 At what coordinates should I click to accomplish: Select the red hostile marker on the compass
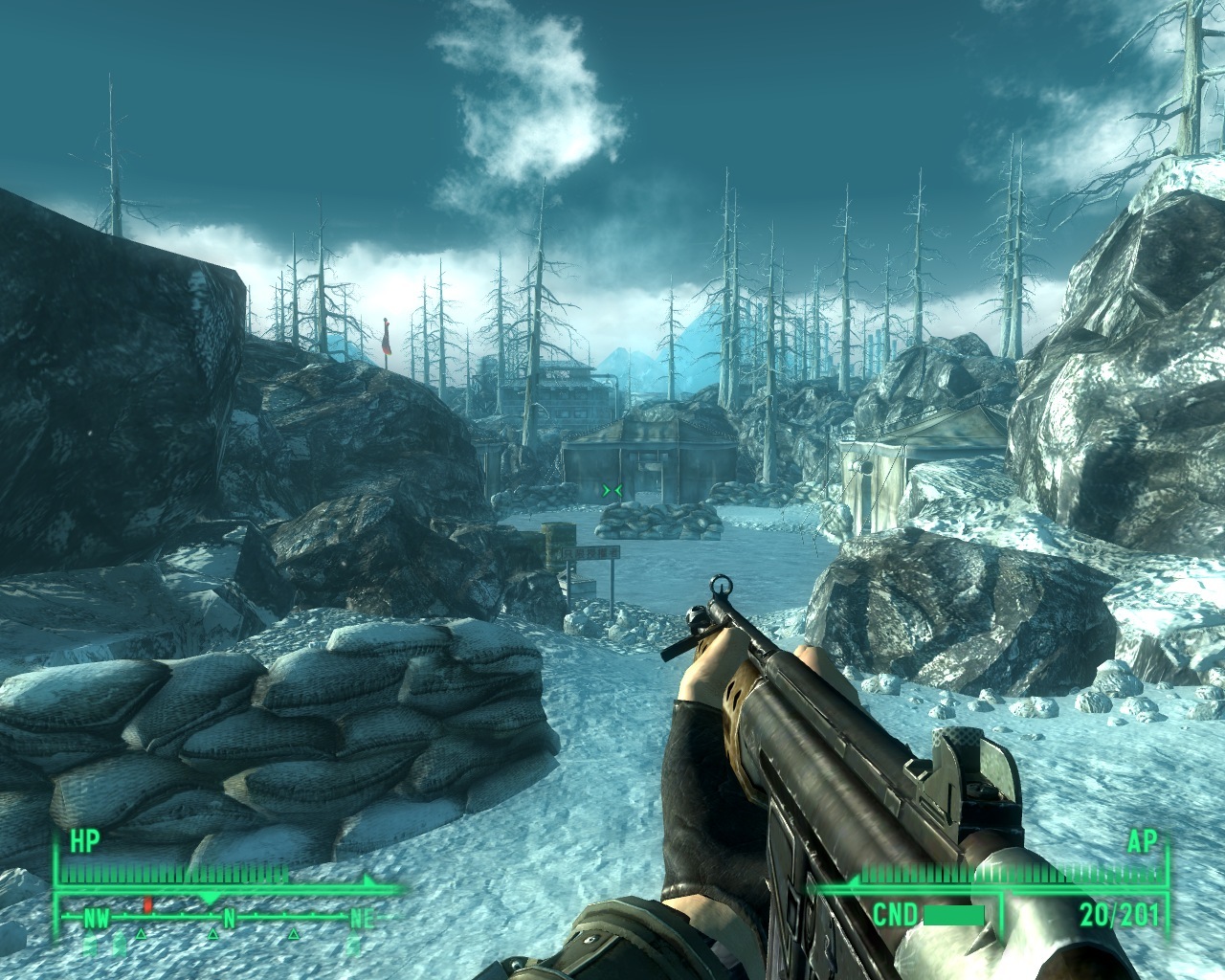click(147, 903)
